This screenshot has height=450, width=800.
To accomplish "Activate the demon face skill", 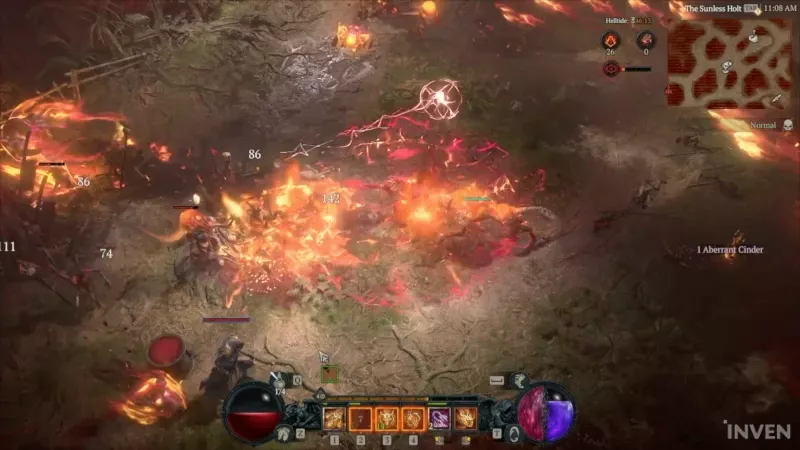I will (x=386, y=417).
